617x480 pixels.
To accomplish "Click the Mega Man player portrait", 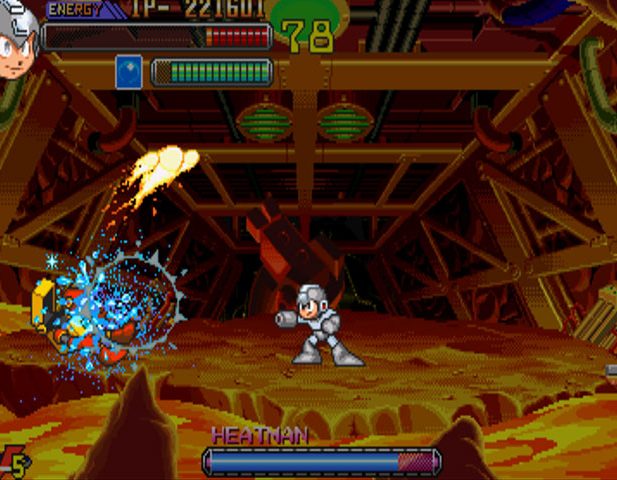I will tap(17, 42).
